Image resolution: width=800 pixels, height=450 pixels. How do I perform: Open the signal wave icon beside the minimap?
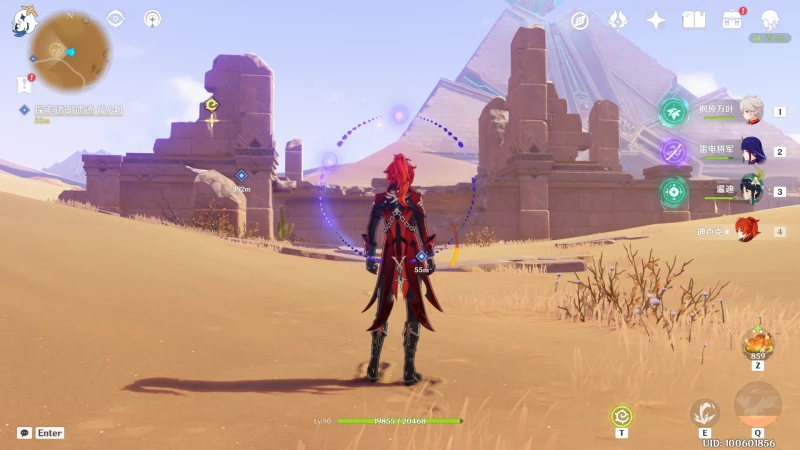click(x=152, y=19)
